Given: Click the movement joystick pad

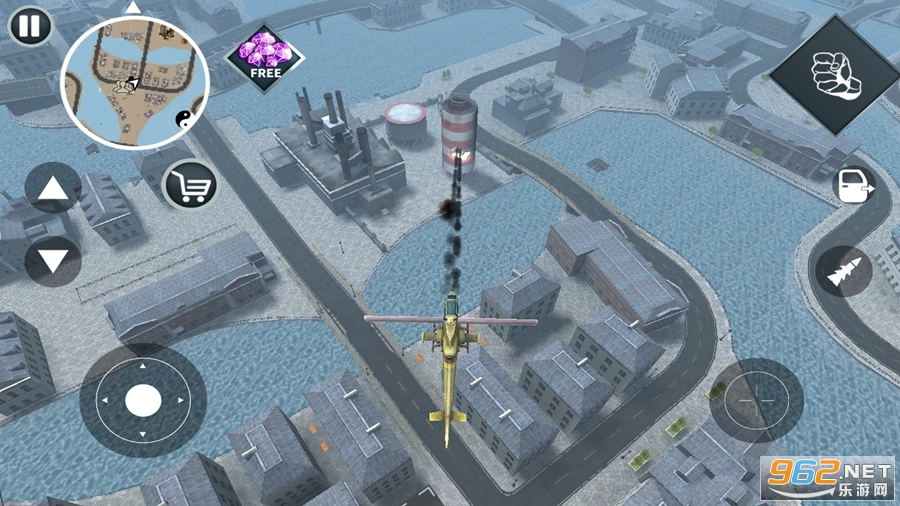Looking at the screenshot, I should 143,401.
